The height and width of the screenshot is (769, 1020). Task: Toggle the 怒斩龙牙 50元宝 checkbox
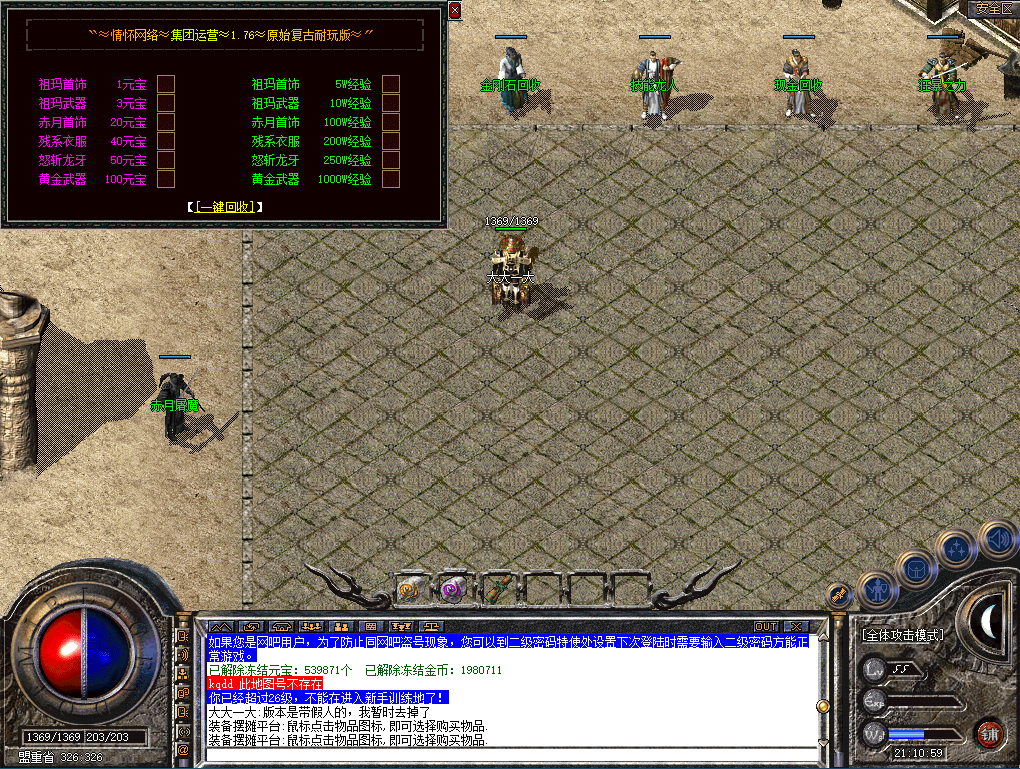point(166,160)
